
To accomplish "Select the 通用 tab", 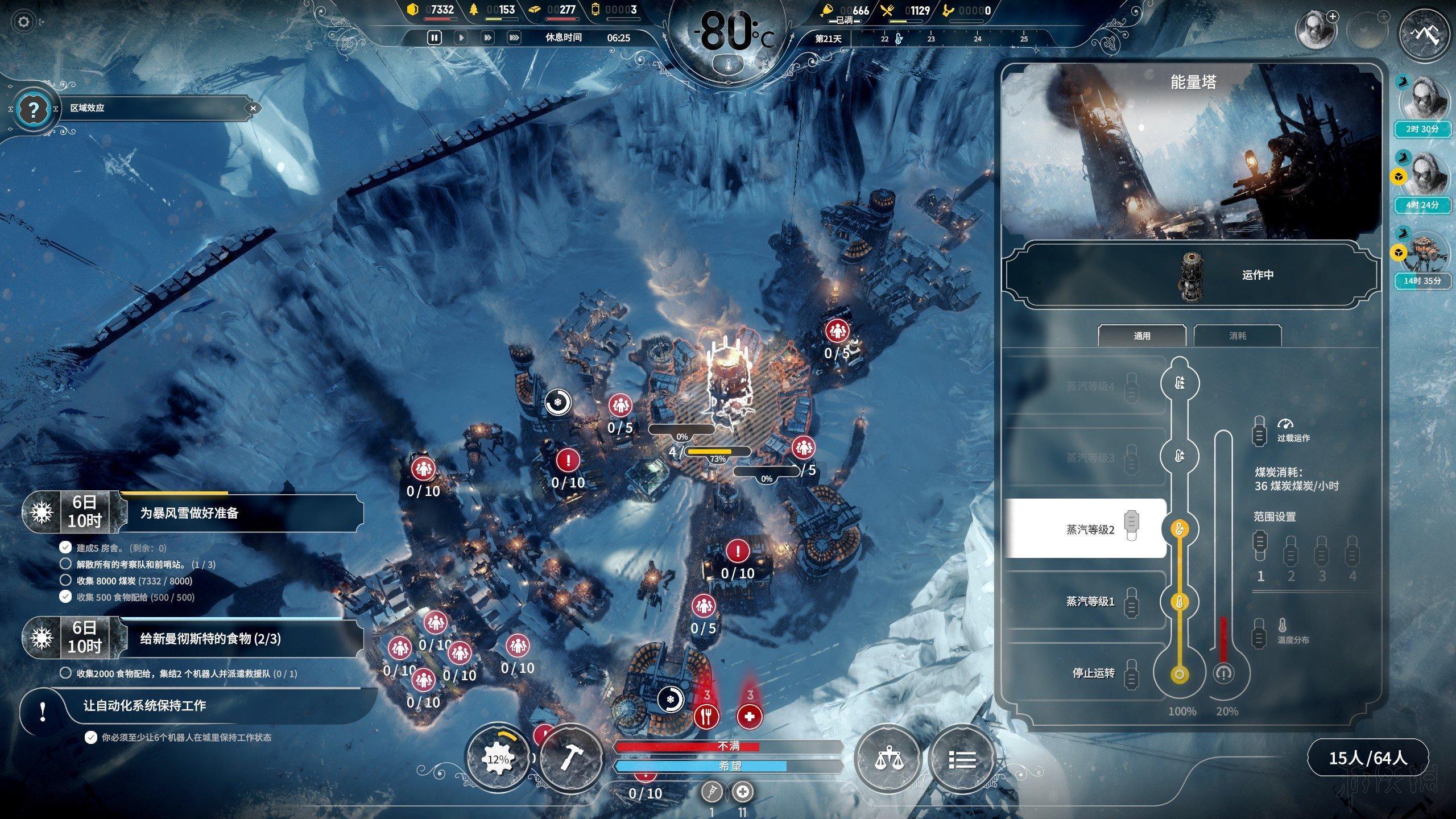I will 1141,336.
